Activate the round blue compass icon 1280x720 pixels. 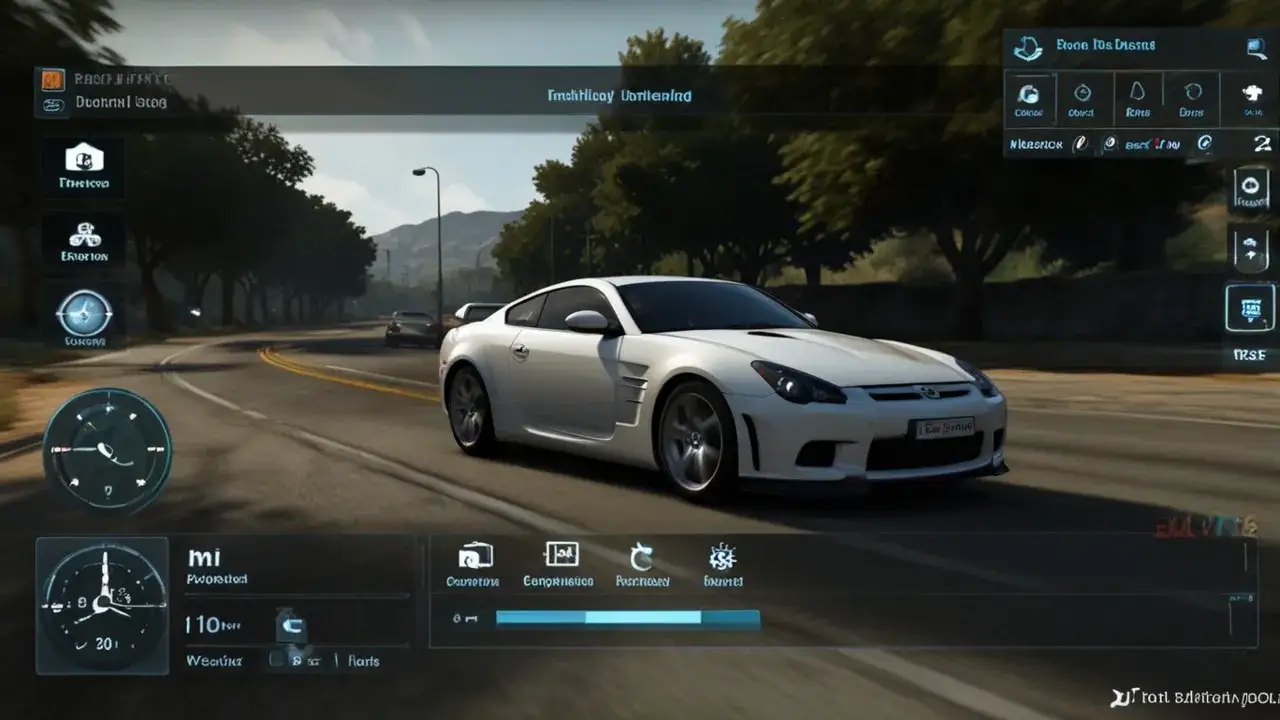coord(84,314)
